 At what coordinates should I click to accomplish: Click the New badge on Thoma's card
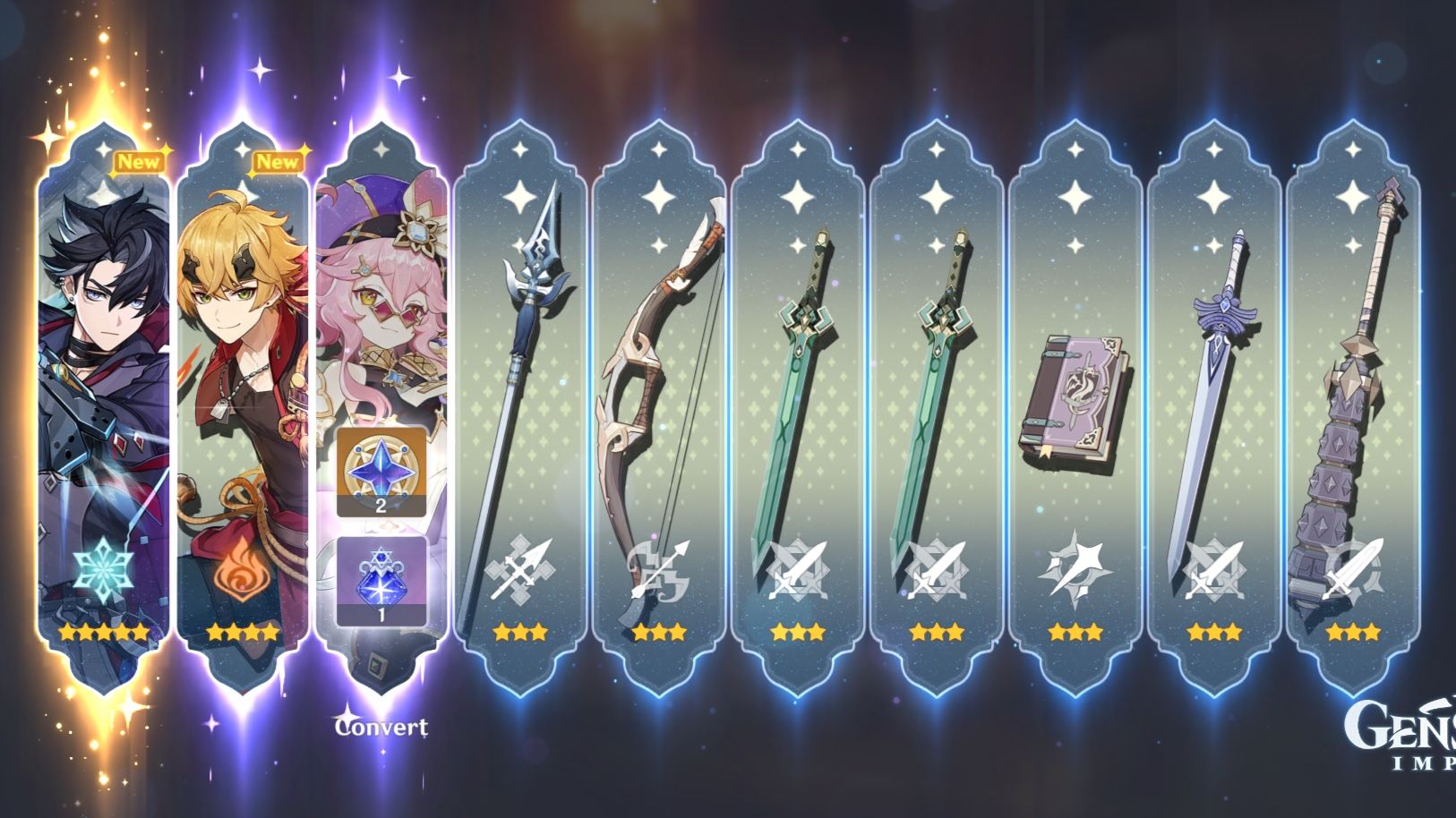coord(278,162)
